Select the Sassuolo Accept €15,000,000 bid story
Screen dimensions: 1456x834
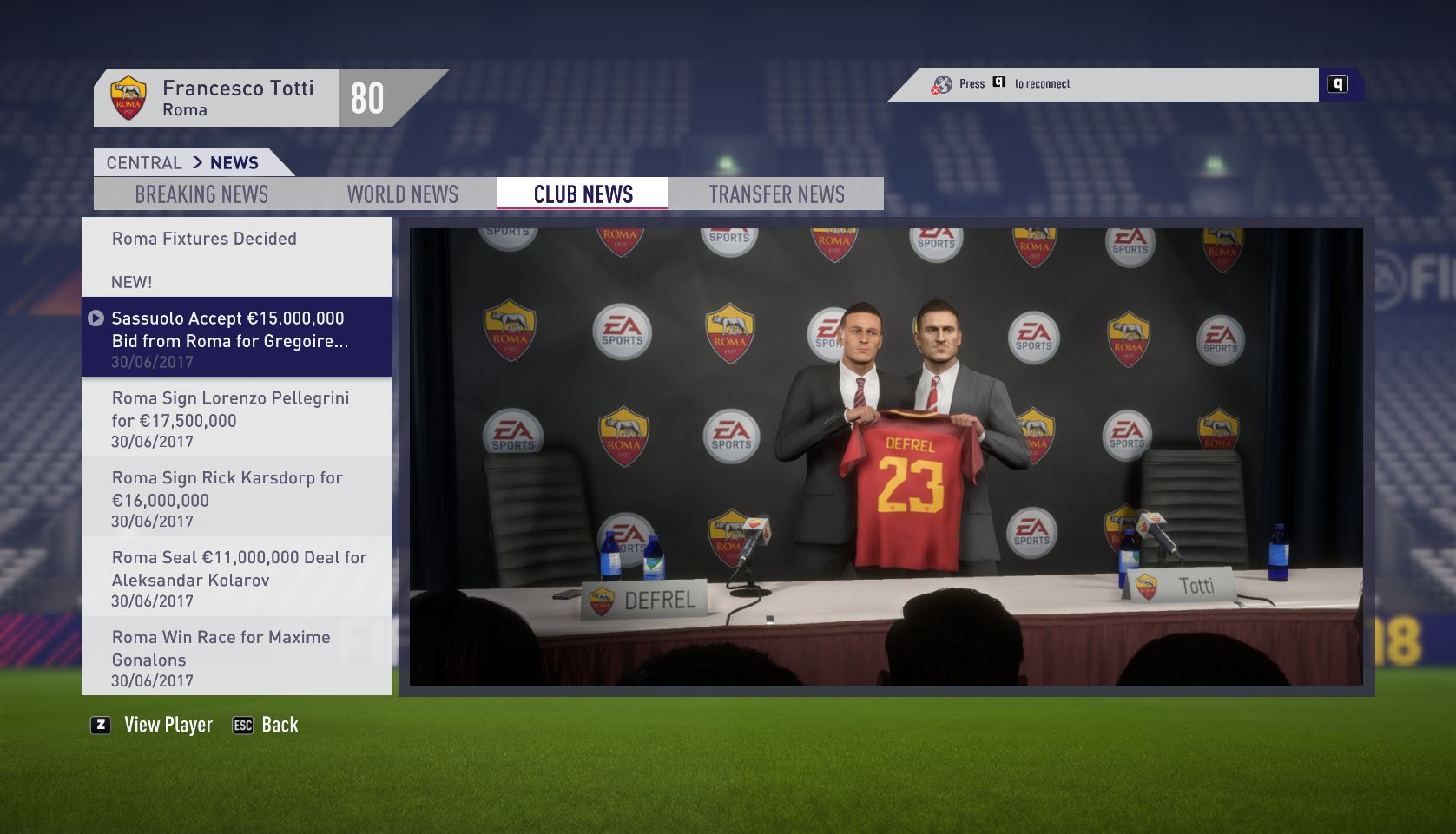[x=236, y=338]
